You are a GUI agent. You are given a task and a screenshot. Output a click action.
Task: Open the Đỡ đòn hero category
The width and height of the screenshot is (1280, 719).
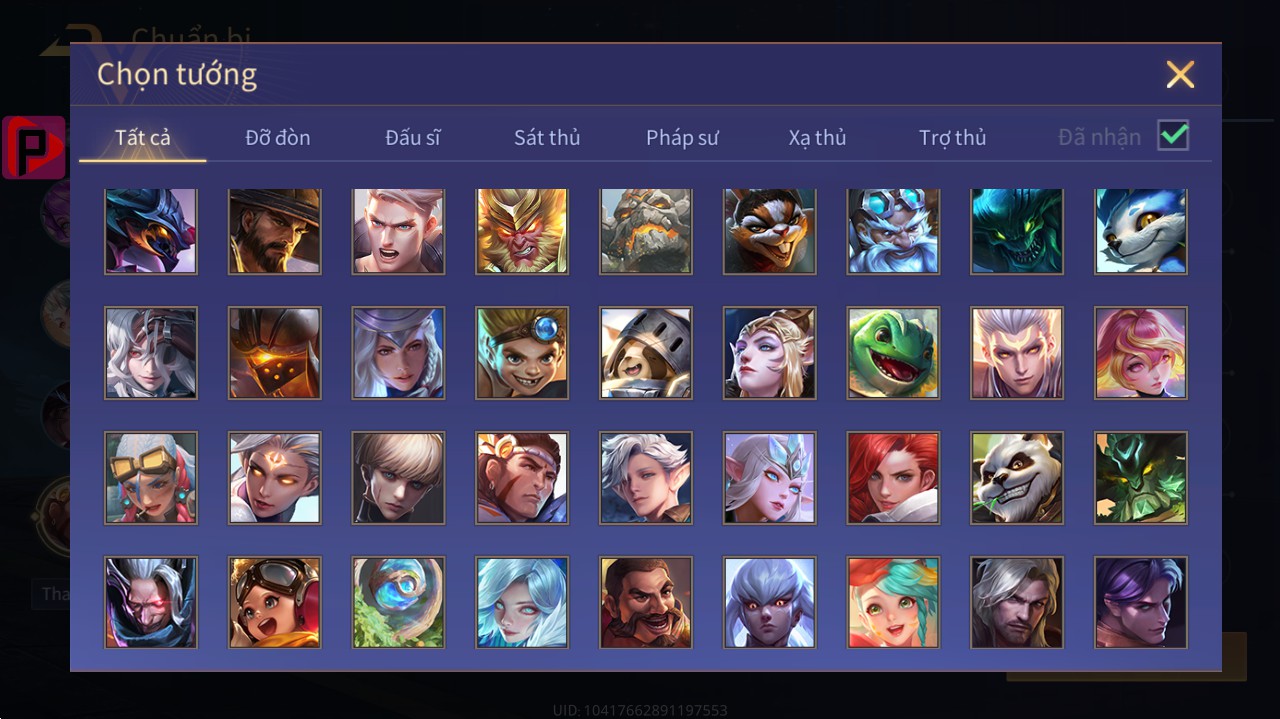pyautogui.click(x=278, y=138)
